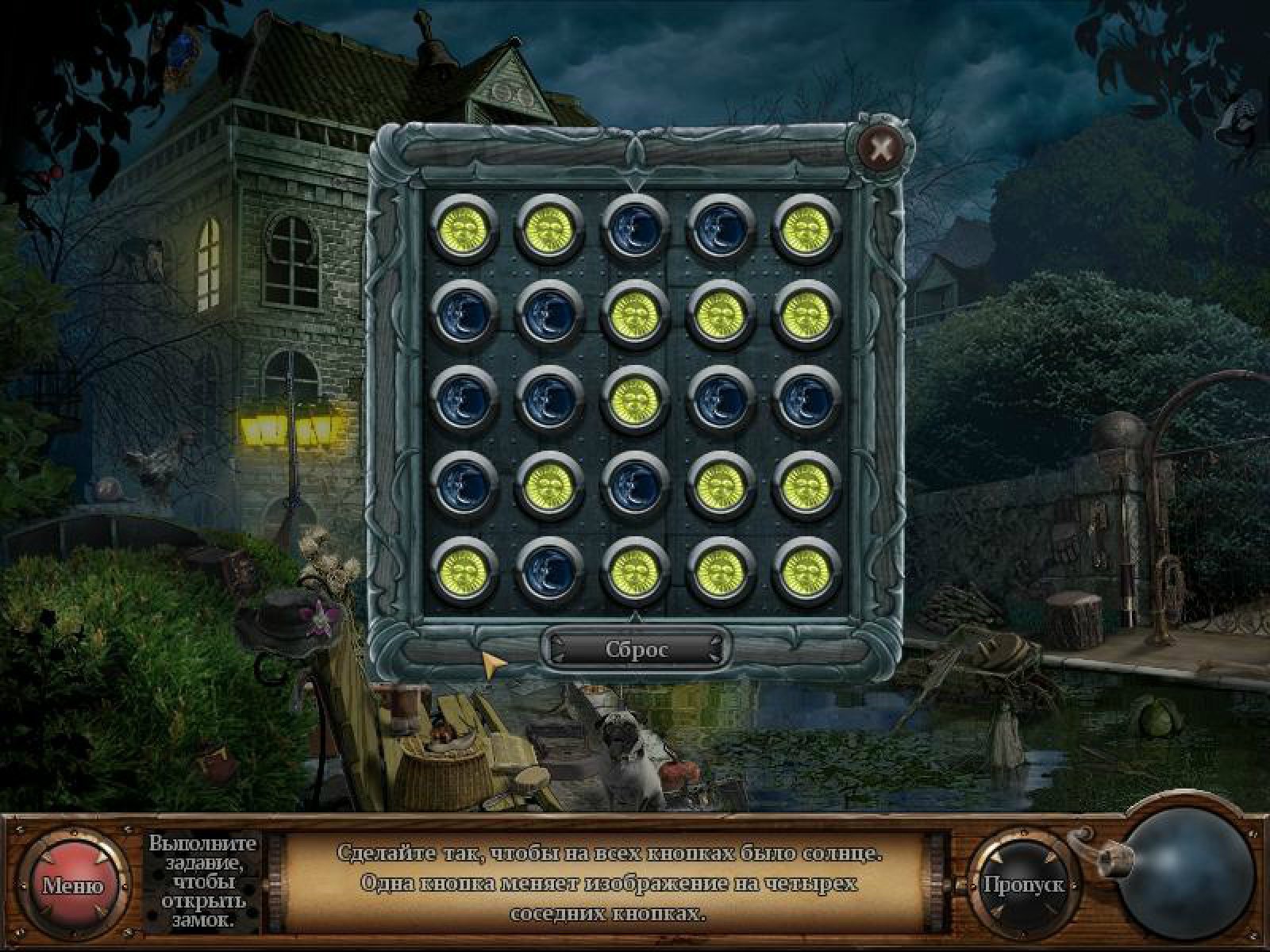This screenshot has height=952, width=1270.
Task: Open the Меню button
Action: (73, 885)
